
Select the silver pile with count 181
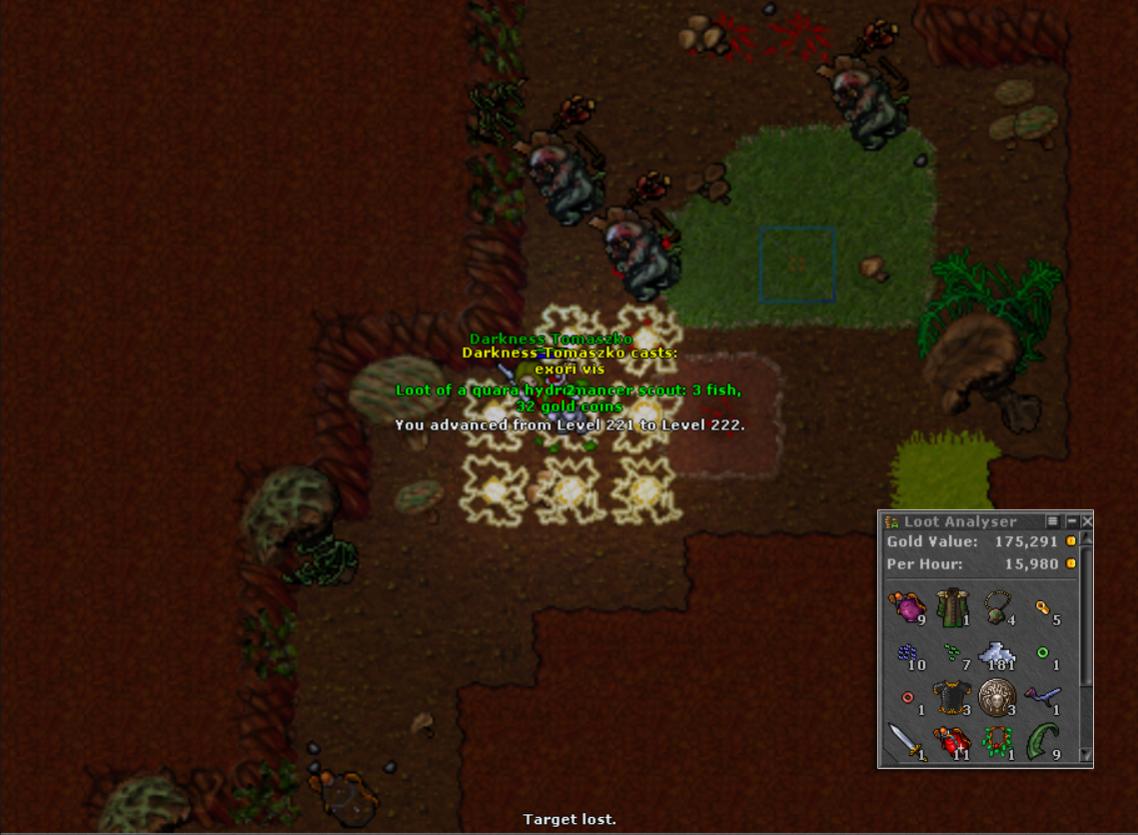pyautogui.click(x=998, y=653)
